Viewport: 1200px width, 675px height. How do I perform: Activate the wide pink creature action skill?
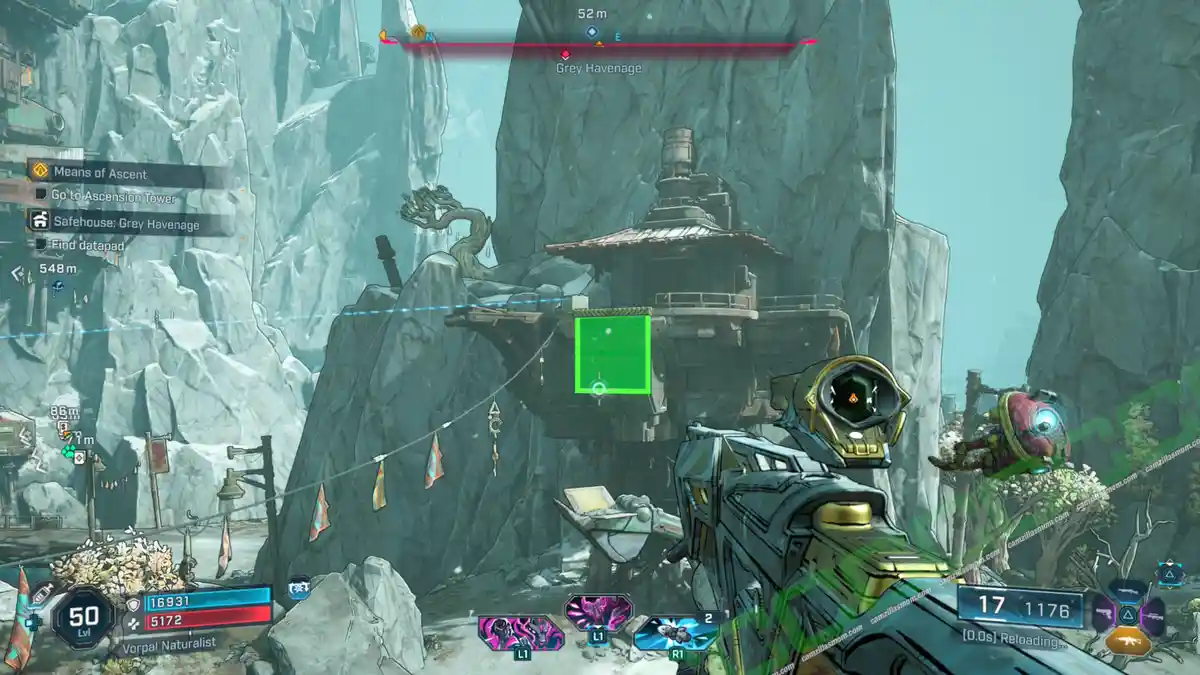(x=521, y=632)
